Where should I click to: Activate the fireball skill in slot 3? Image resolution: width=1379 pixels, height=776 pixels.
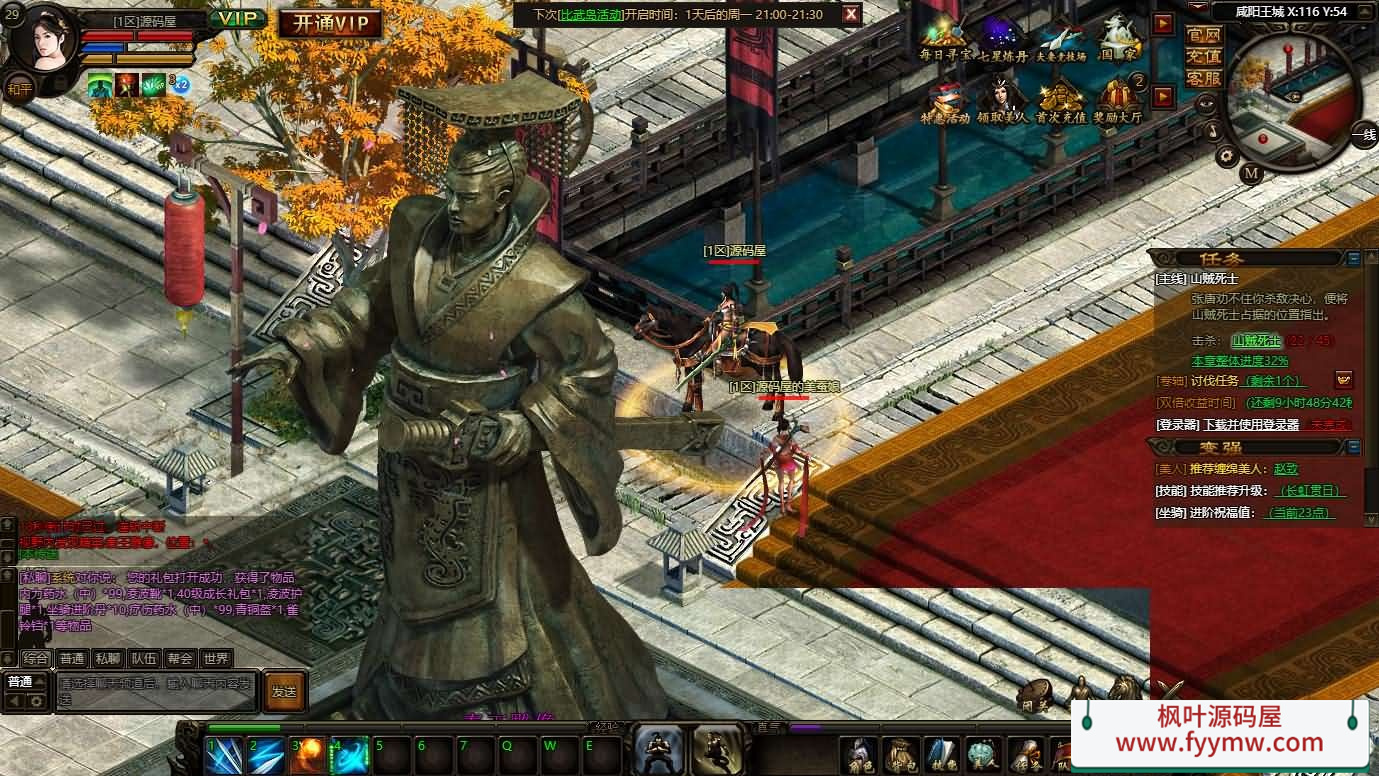[308, 755]
